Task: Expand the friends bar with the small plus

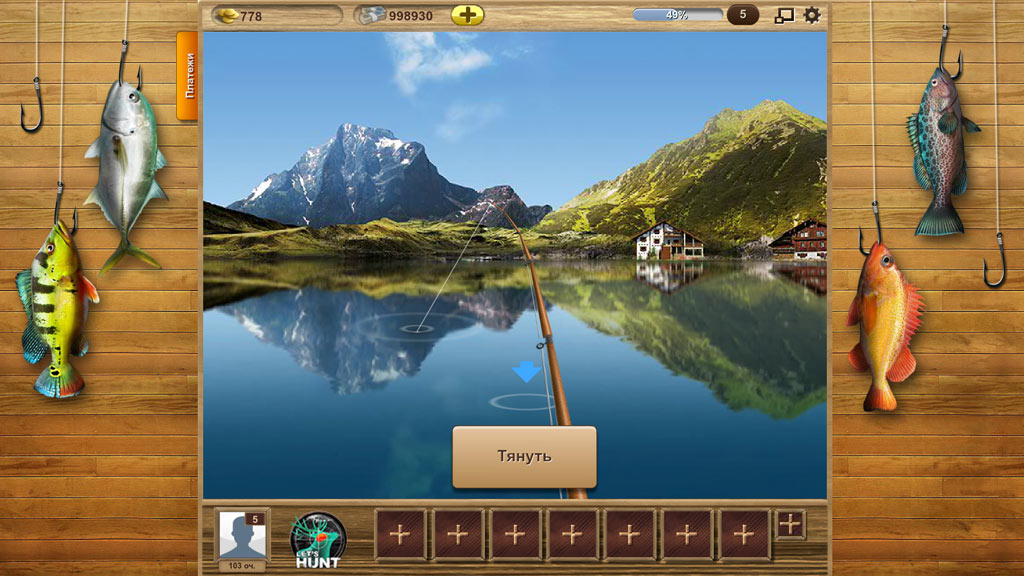Action: [x=790, y=523]
